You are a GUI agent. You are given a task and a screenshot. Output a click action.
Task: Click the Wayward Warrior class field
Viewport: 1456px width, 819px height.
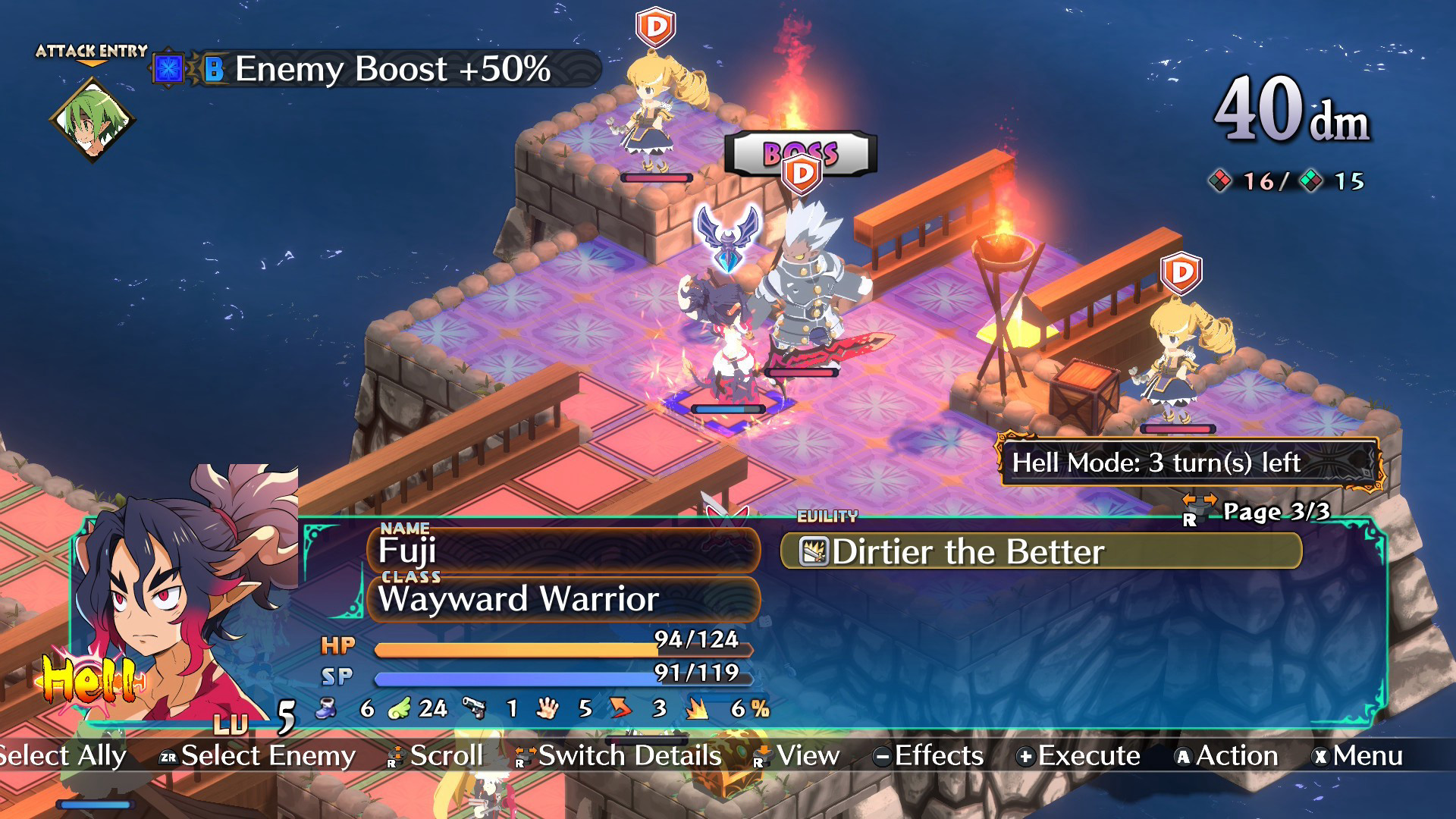pyautogui.click(x=563, y=599)
